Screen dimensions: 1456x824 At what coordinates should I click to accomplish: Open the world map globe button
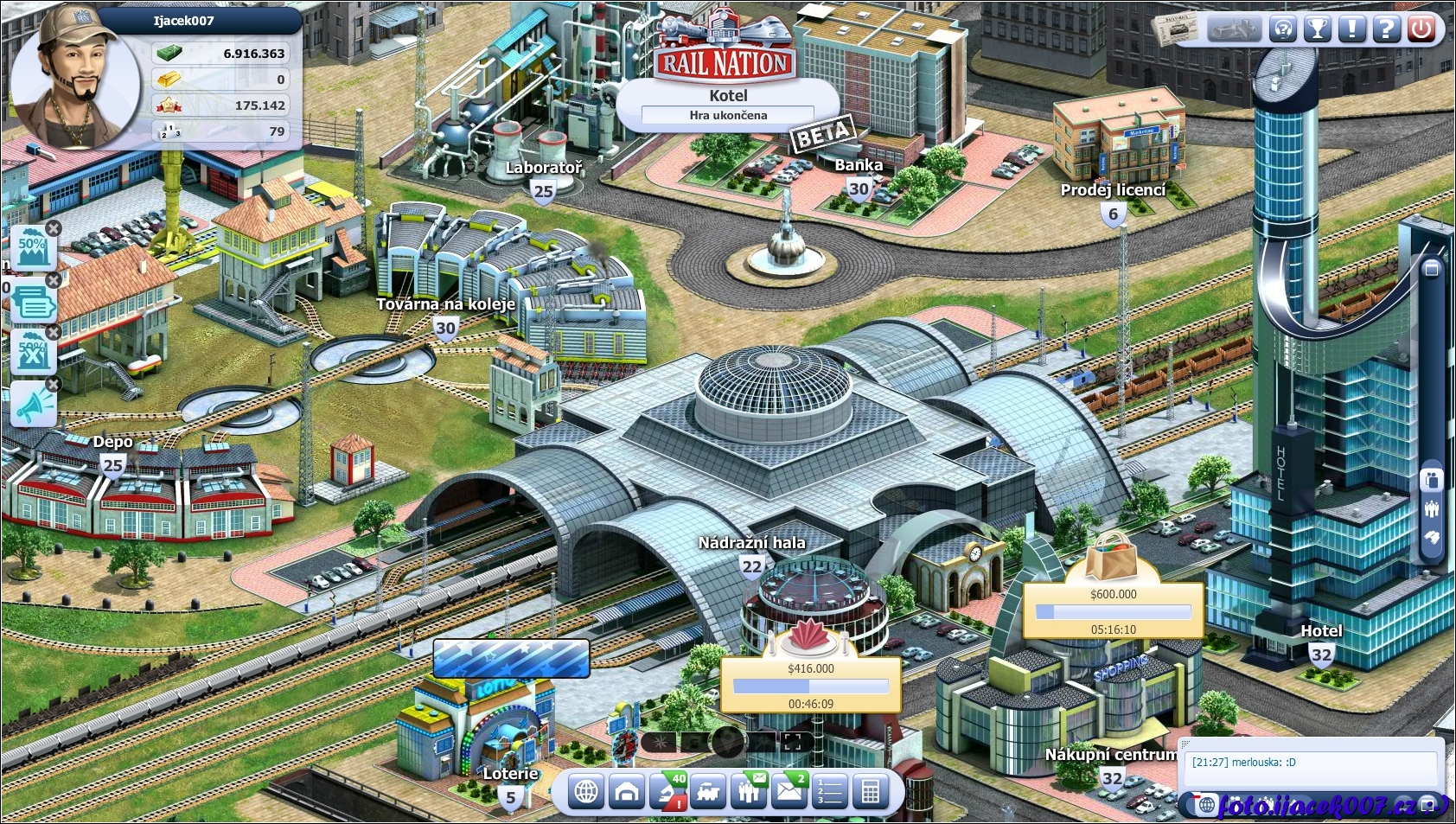tap(586, 791)
